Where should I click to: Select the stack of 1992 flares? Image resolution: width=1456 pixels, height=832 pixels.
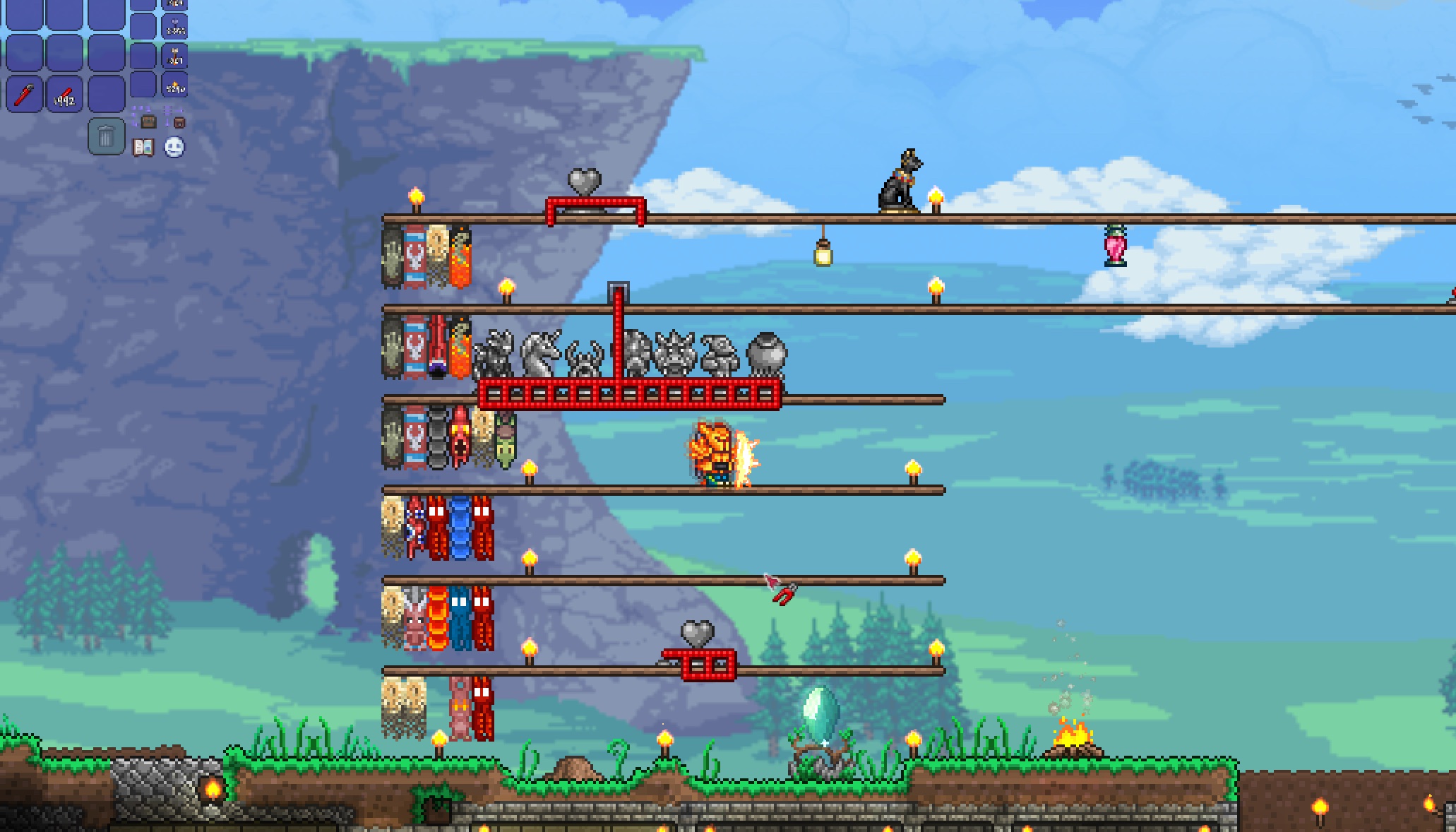point(64,93)
